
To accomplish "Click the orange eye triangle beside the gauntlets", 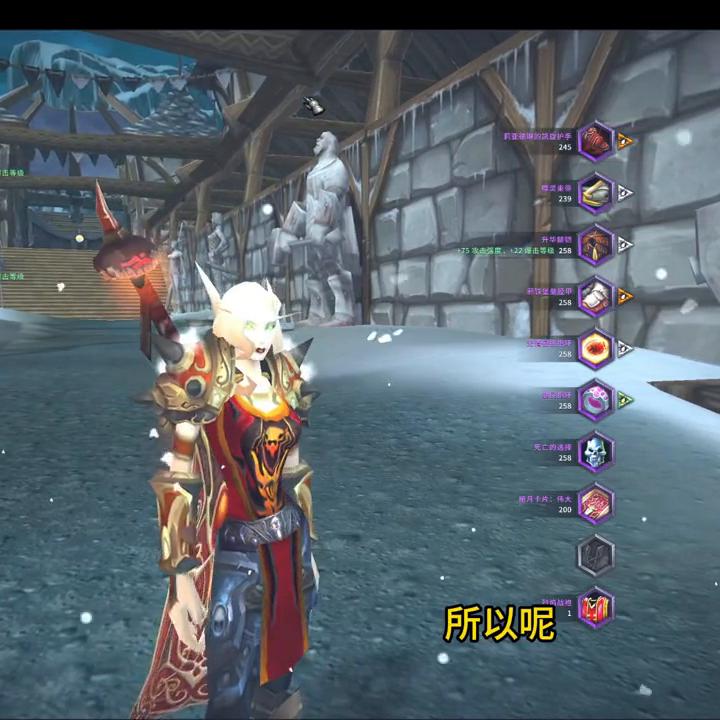I will point(625,140).
